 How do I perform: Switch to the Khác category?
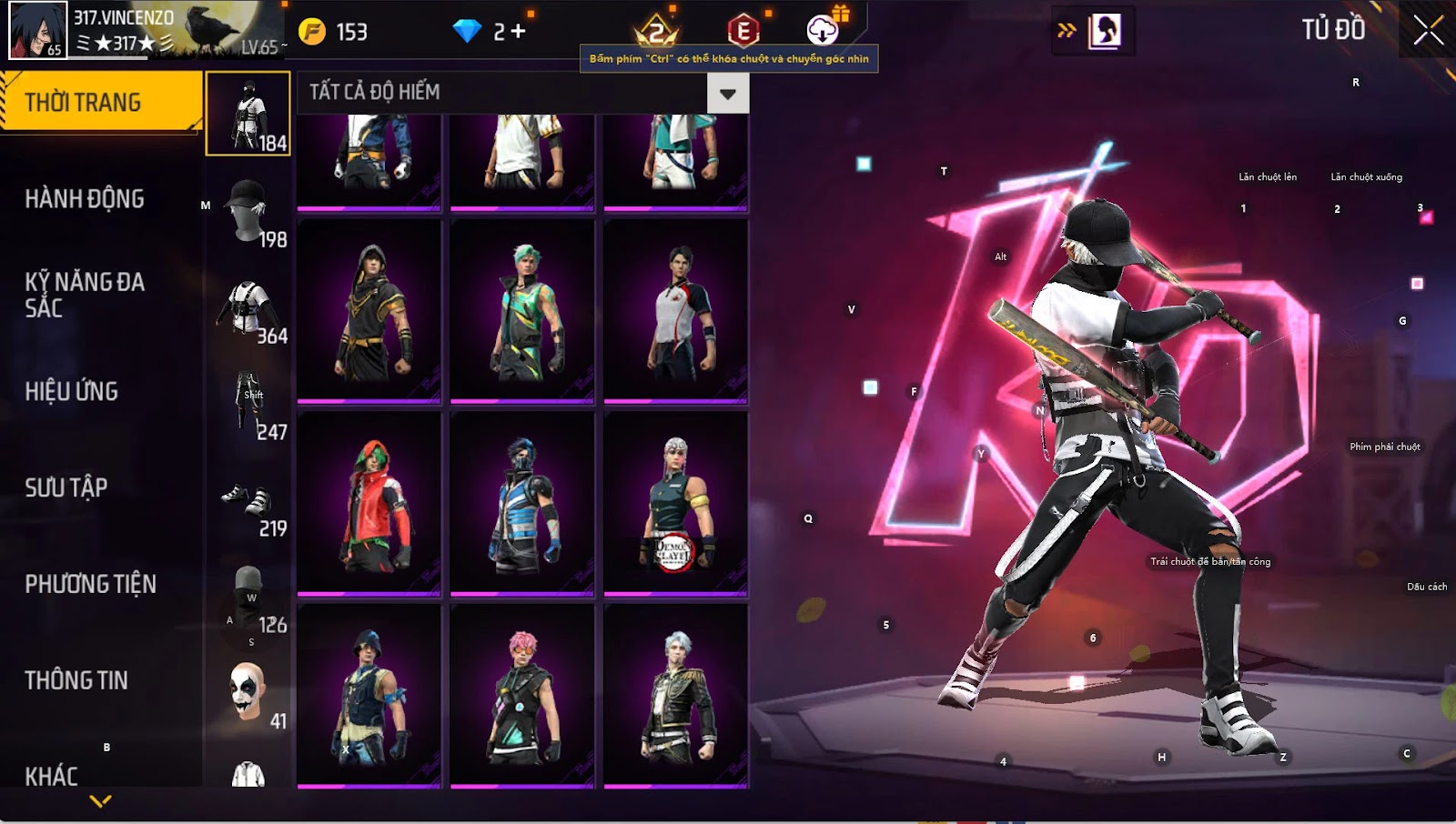tap(52, 775)
